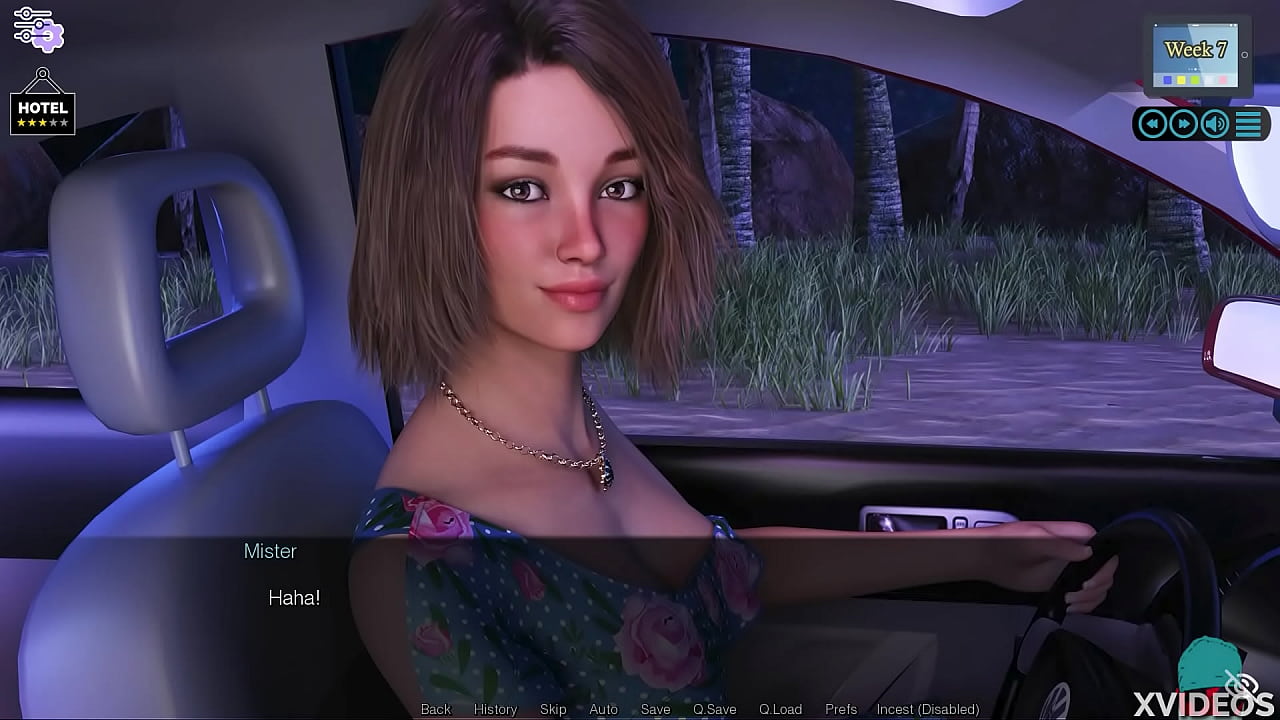The width and height of the screenshot is (1280, 720).
Task: Open the Prefs menu
Action: click(841, 709)
